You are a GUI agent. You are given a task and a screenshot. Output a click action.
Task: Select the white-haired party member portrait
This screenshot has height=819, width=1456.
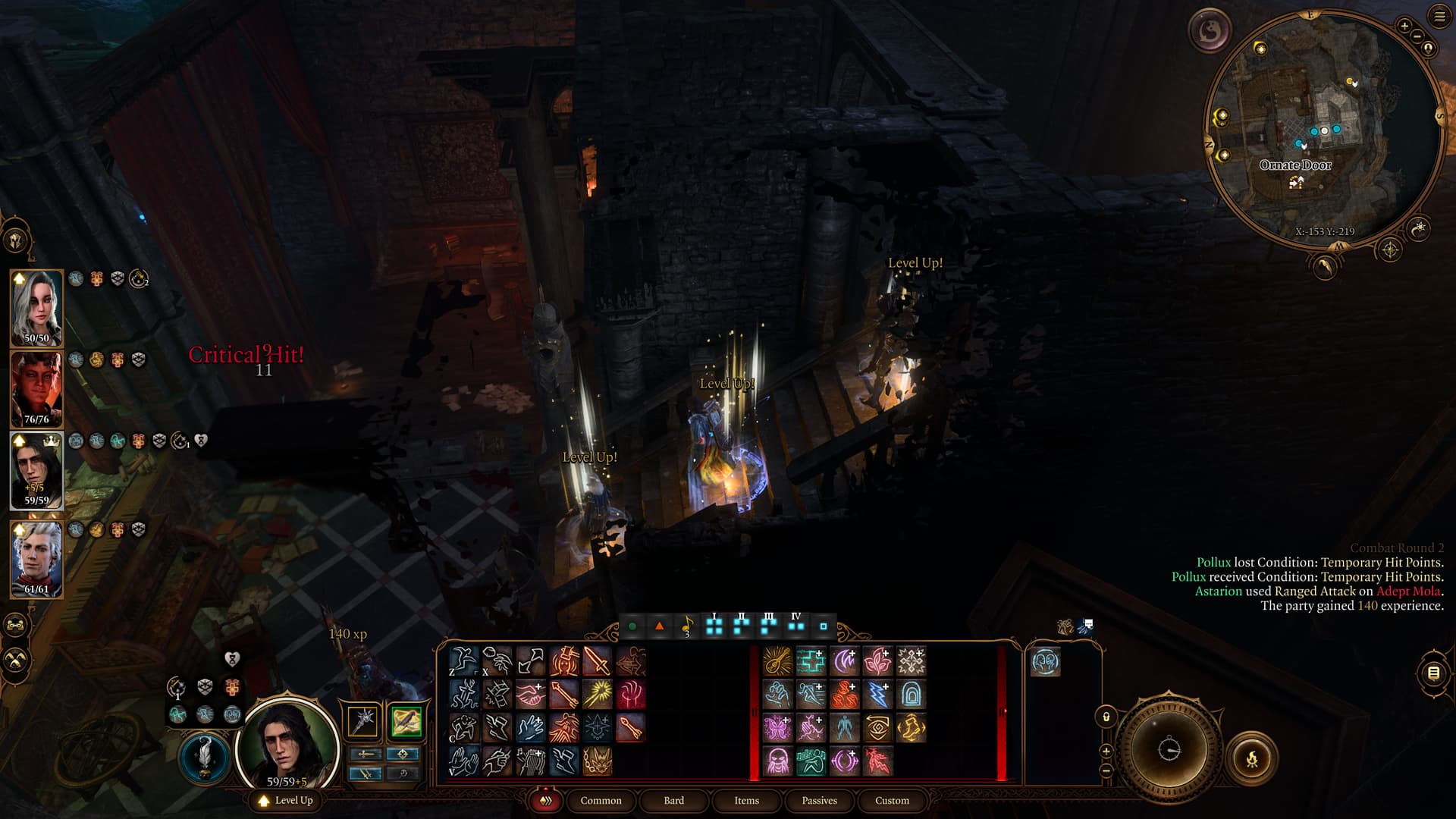[x=36, y=308]
